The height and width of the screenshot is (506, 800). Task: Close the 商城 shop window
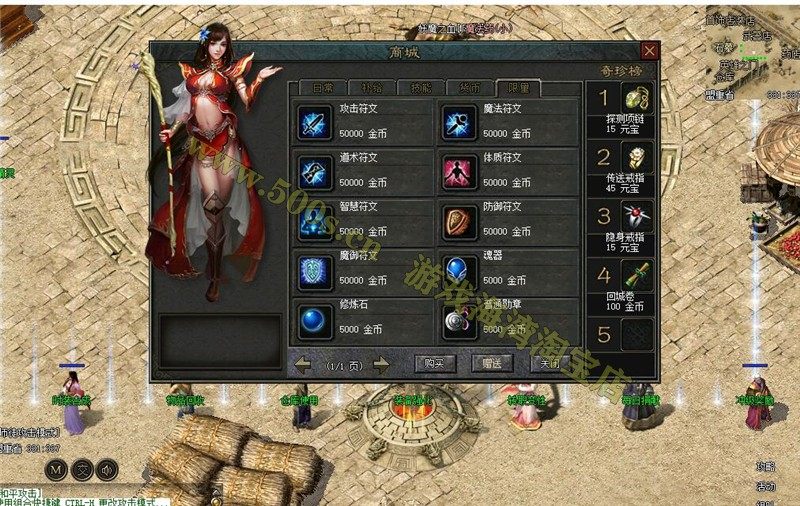(650, 51)
